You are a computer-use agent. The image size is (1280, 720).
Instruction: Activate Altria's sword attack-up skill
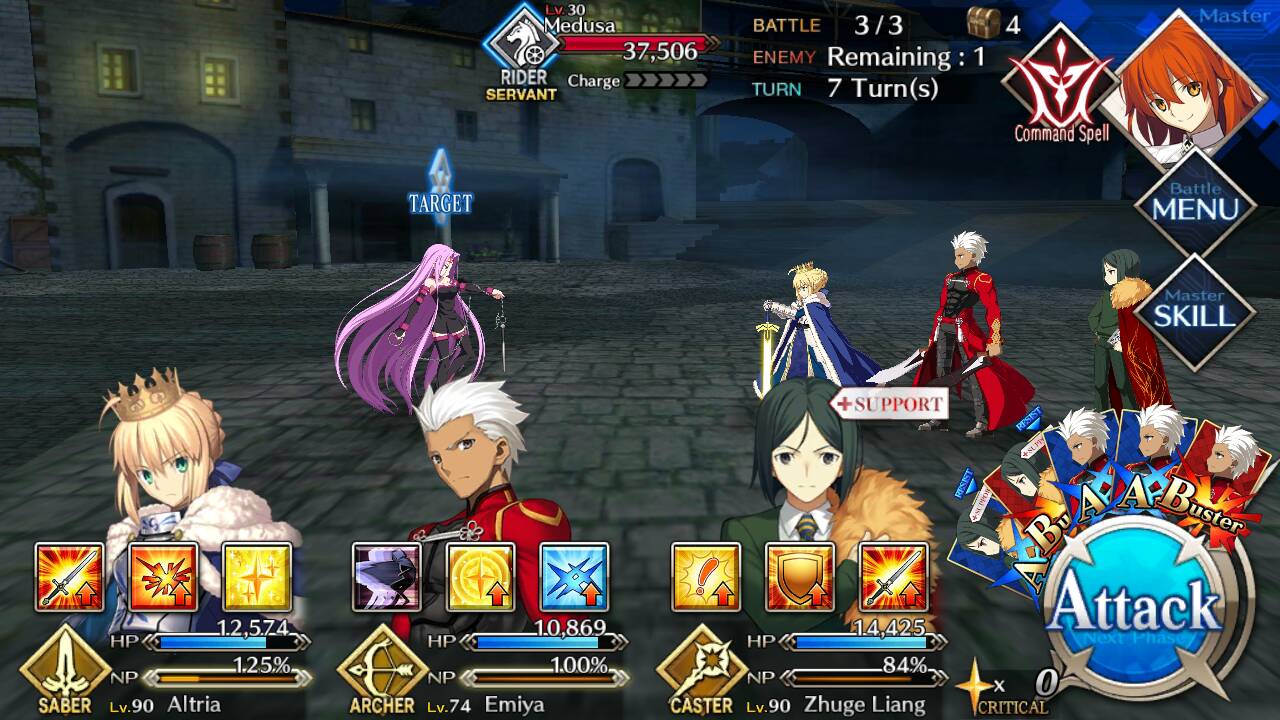(x=70, y=577)
